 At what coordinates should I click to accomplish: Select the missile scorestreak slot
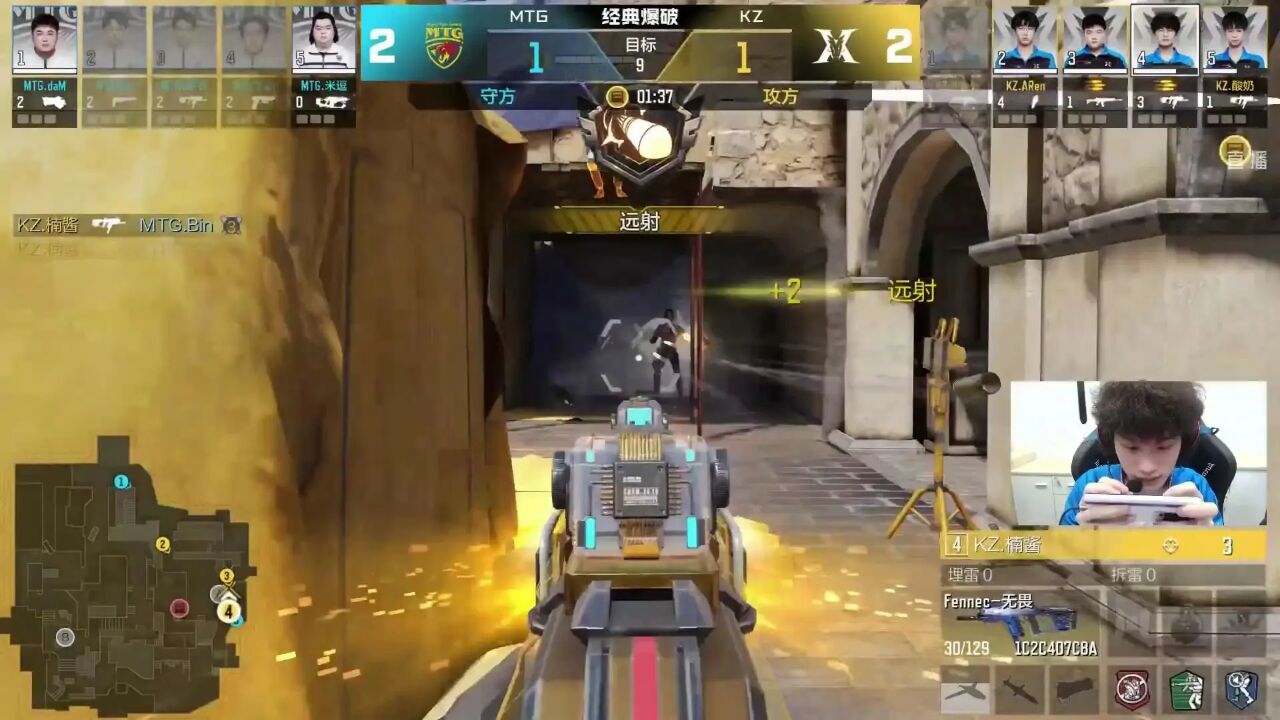(x=1019, y=689)
